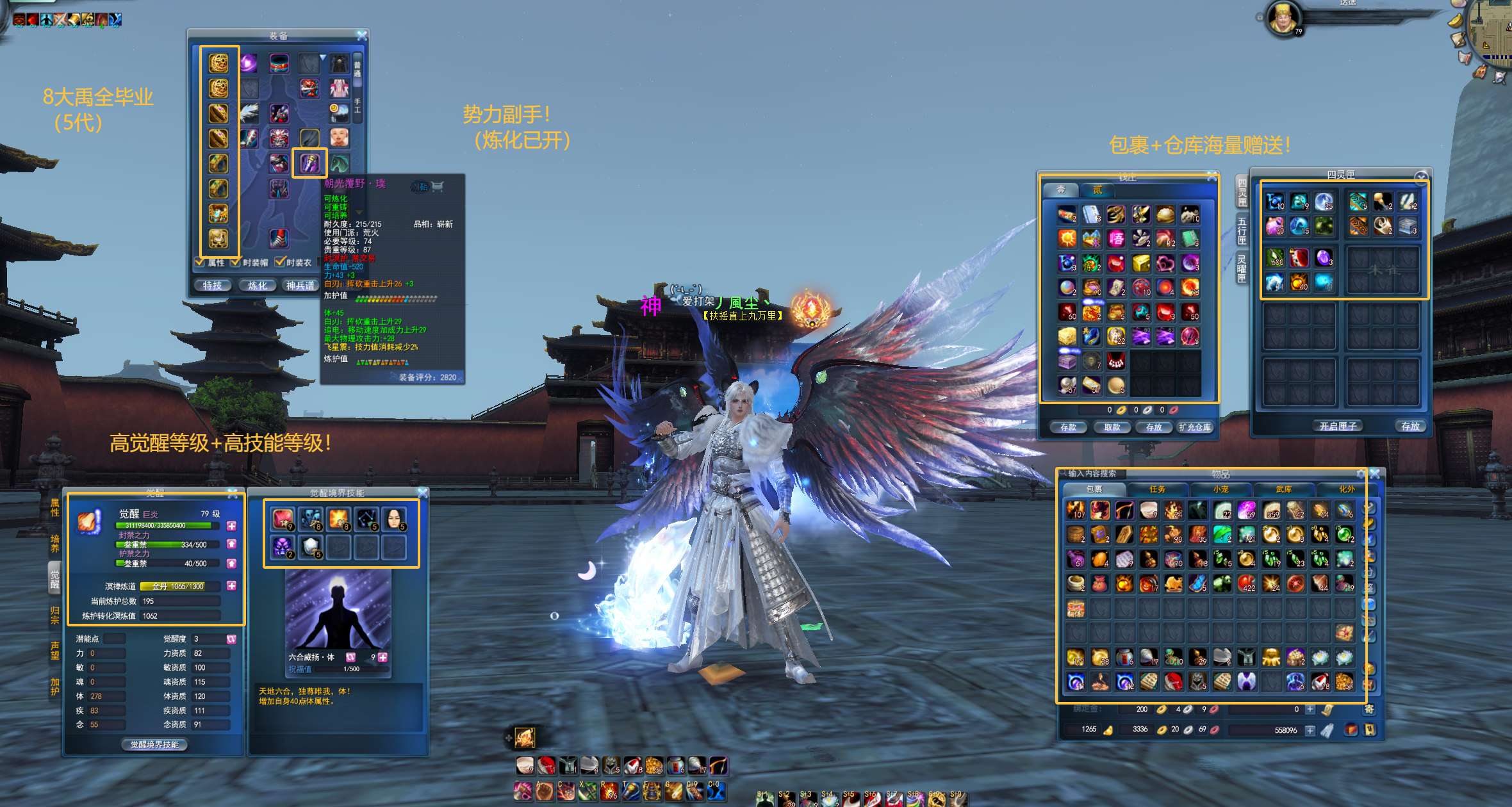
Task: Expand storage with 扩充仓库 button
Action: 1196,427
